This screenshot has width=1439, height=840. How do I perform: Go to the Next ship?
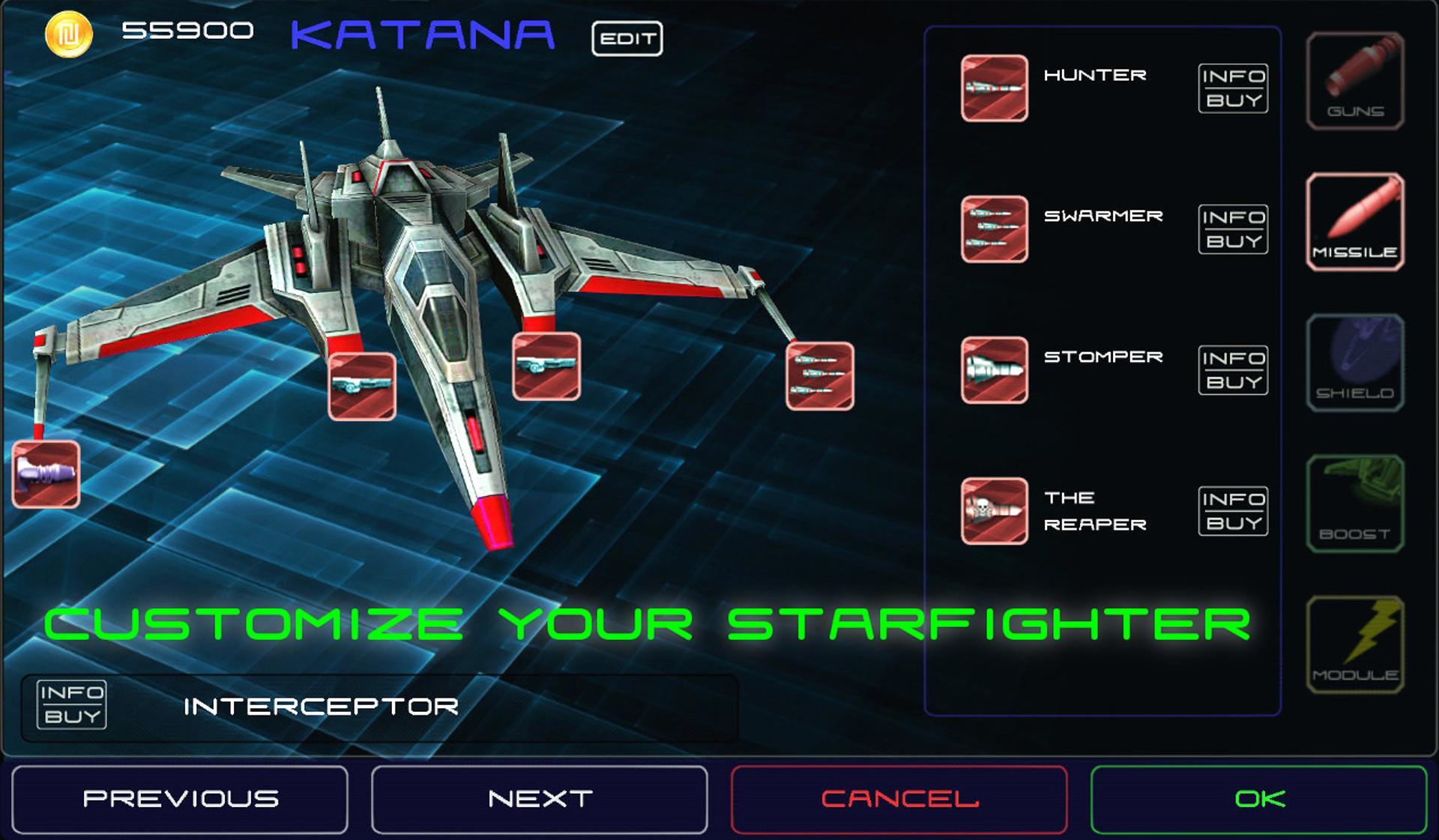(538, 799)
